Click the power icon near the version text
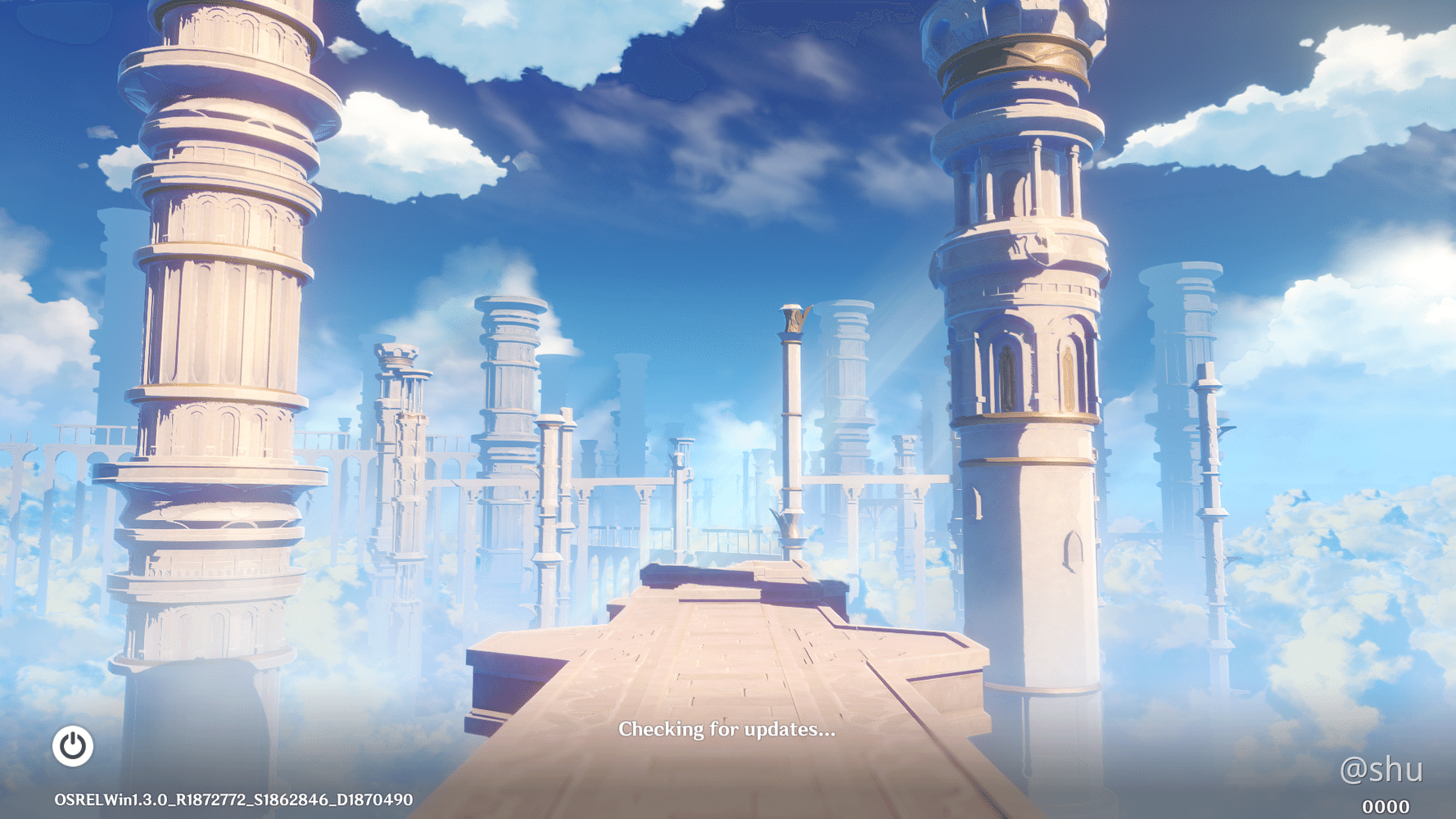 [x=73, y=748]
